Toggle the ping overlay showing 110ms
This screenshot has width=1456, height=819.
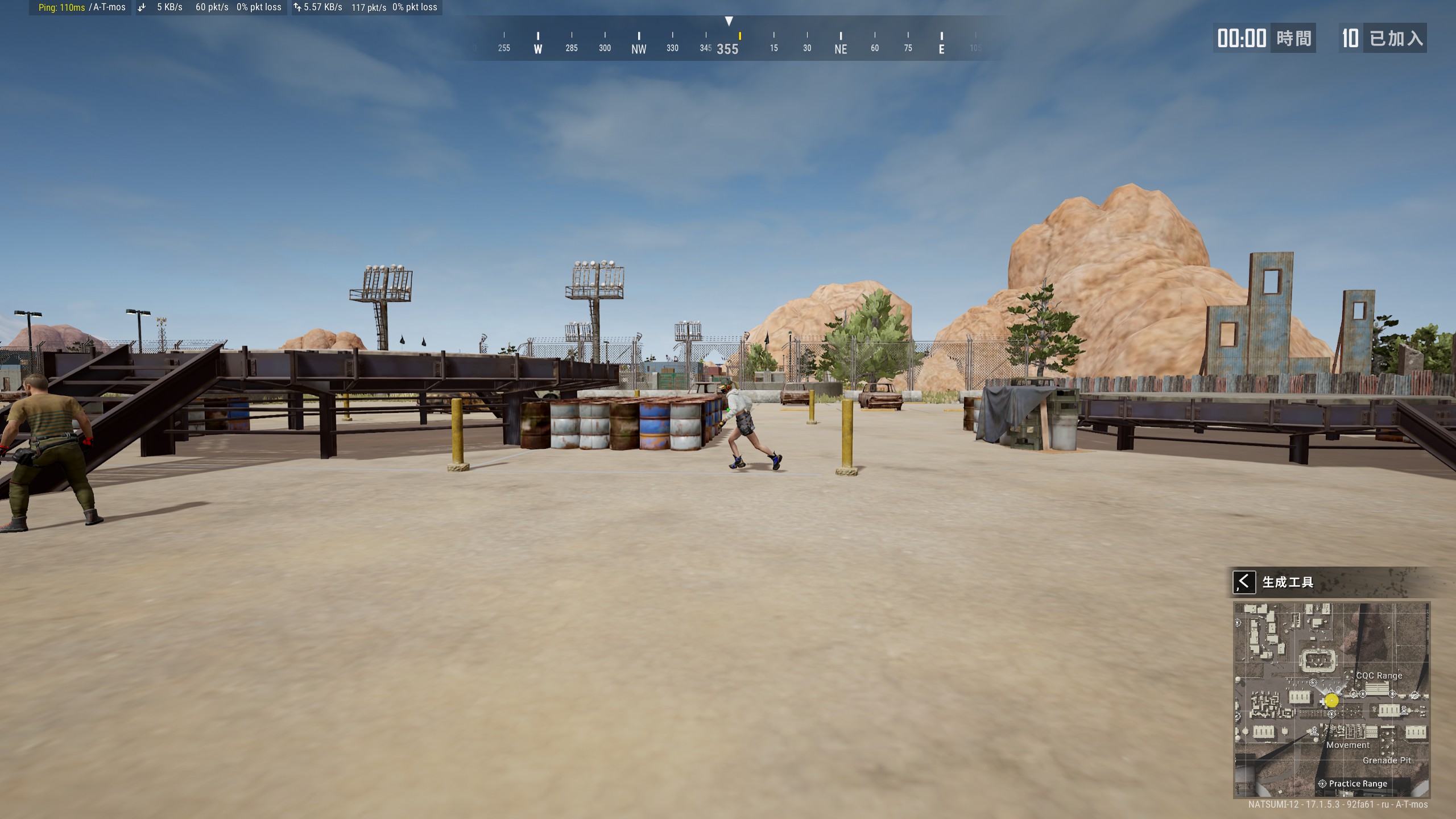pos(61,8)
